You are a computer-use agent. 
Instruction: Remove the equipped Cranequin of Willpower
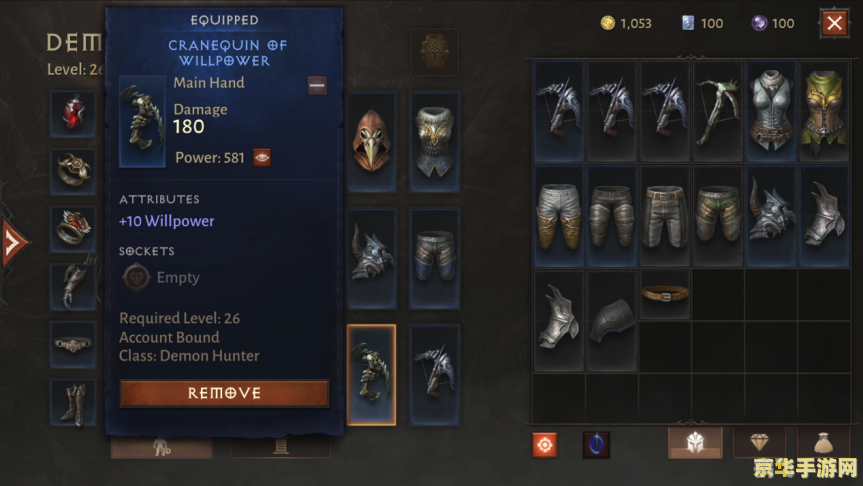tap(224, 393)
